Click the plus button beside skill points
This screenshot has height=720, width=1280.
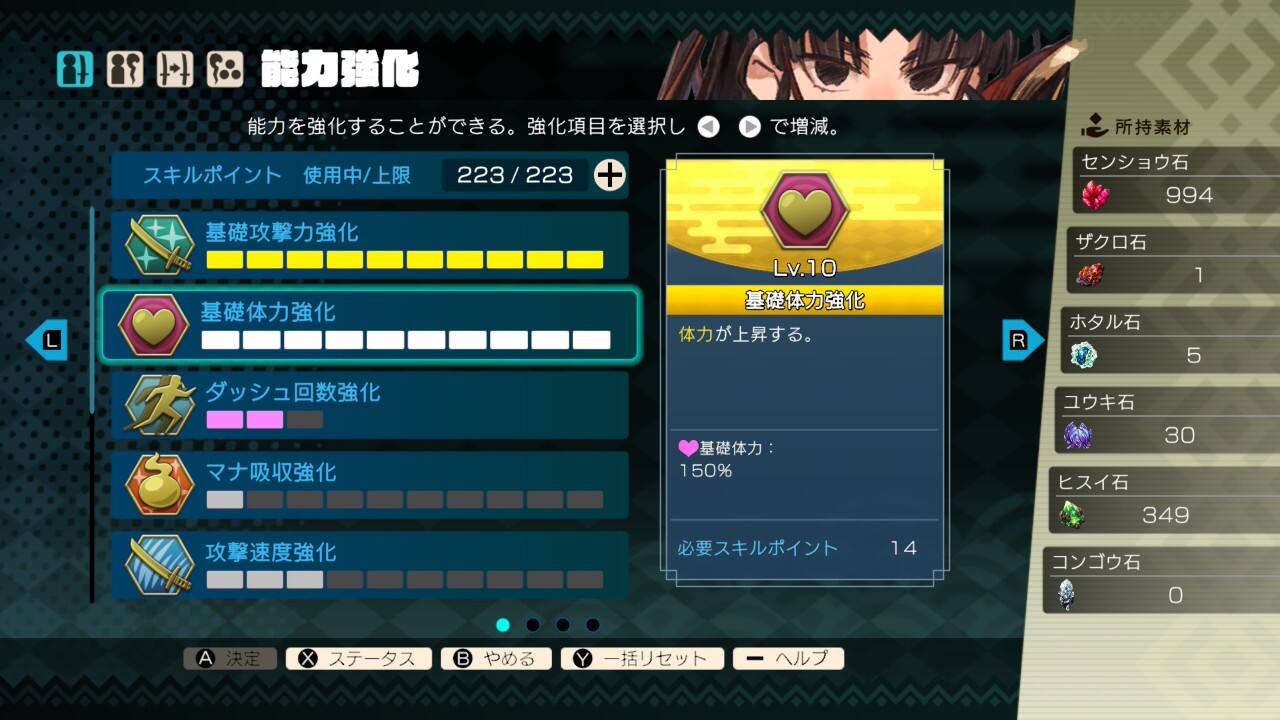[x=610, y=175]
